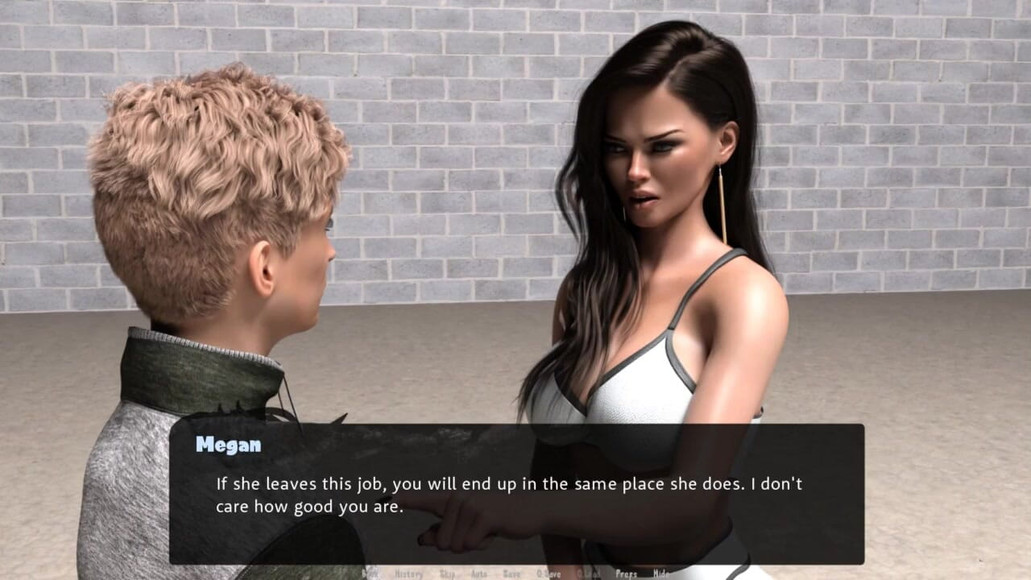
Task: Toggle Auto advance mode
Action: (480, 574)
